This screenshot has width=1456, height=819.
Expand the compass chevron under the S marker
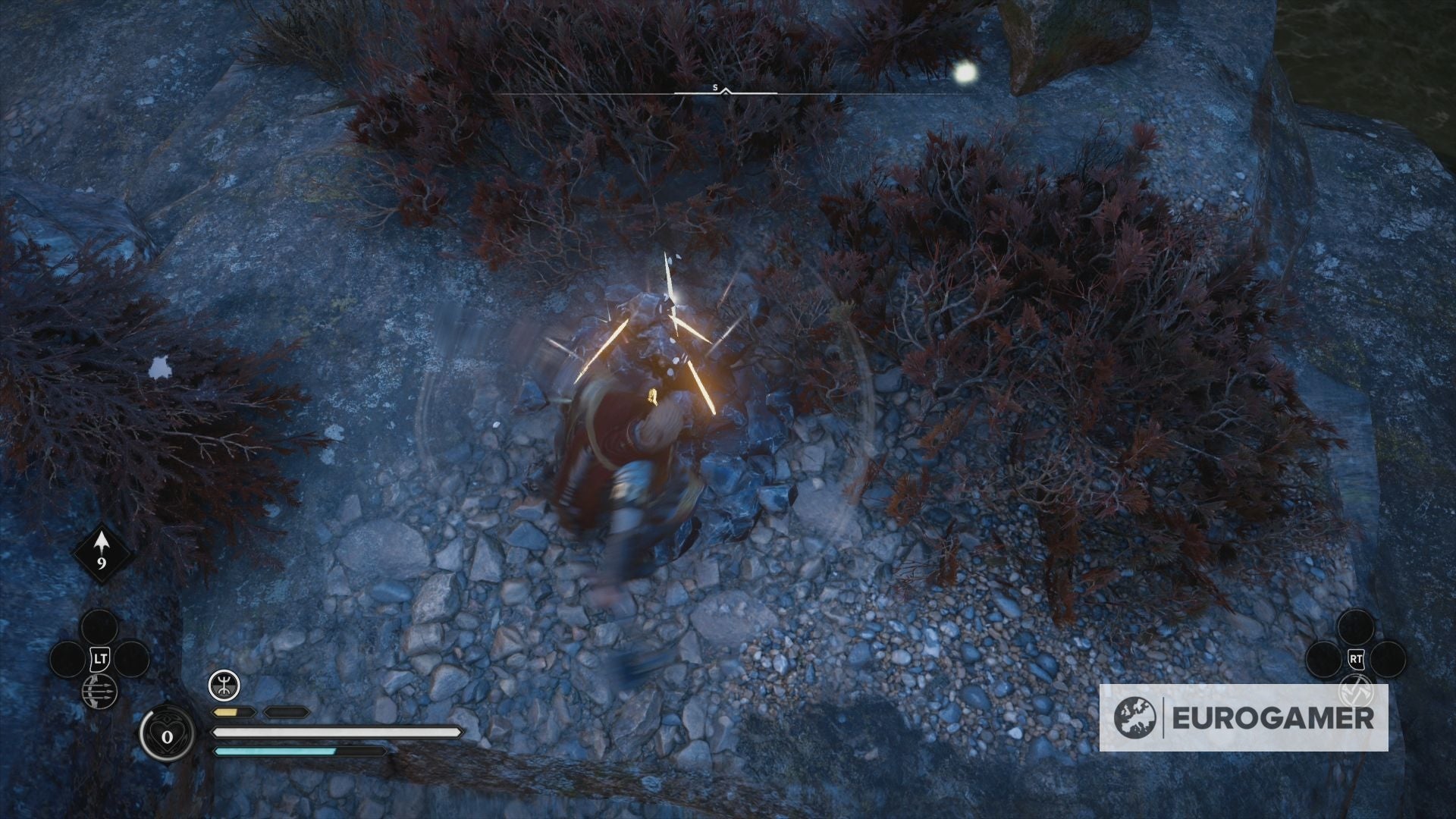(725, 92)
